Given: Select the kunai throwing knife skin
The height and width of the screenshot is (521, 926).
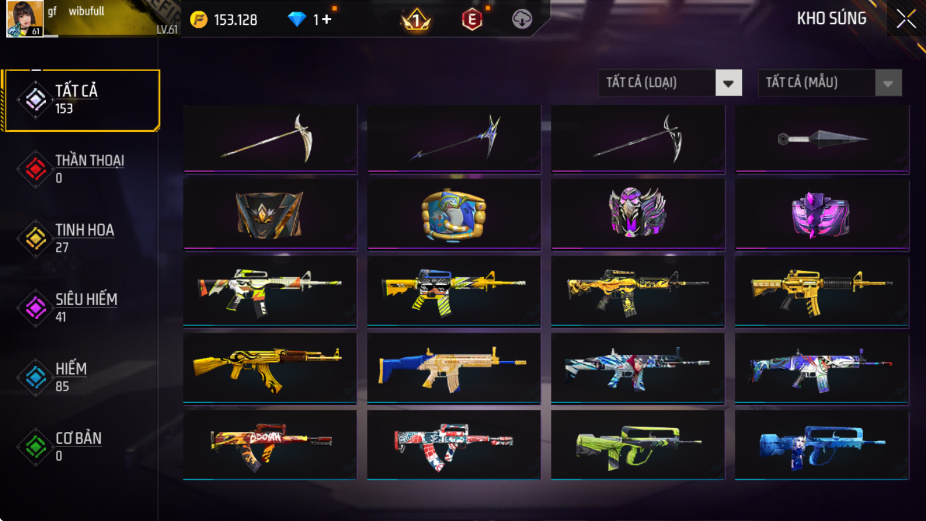Looking at the screenshot, I should pos(822,139).
